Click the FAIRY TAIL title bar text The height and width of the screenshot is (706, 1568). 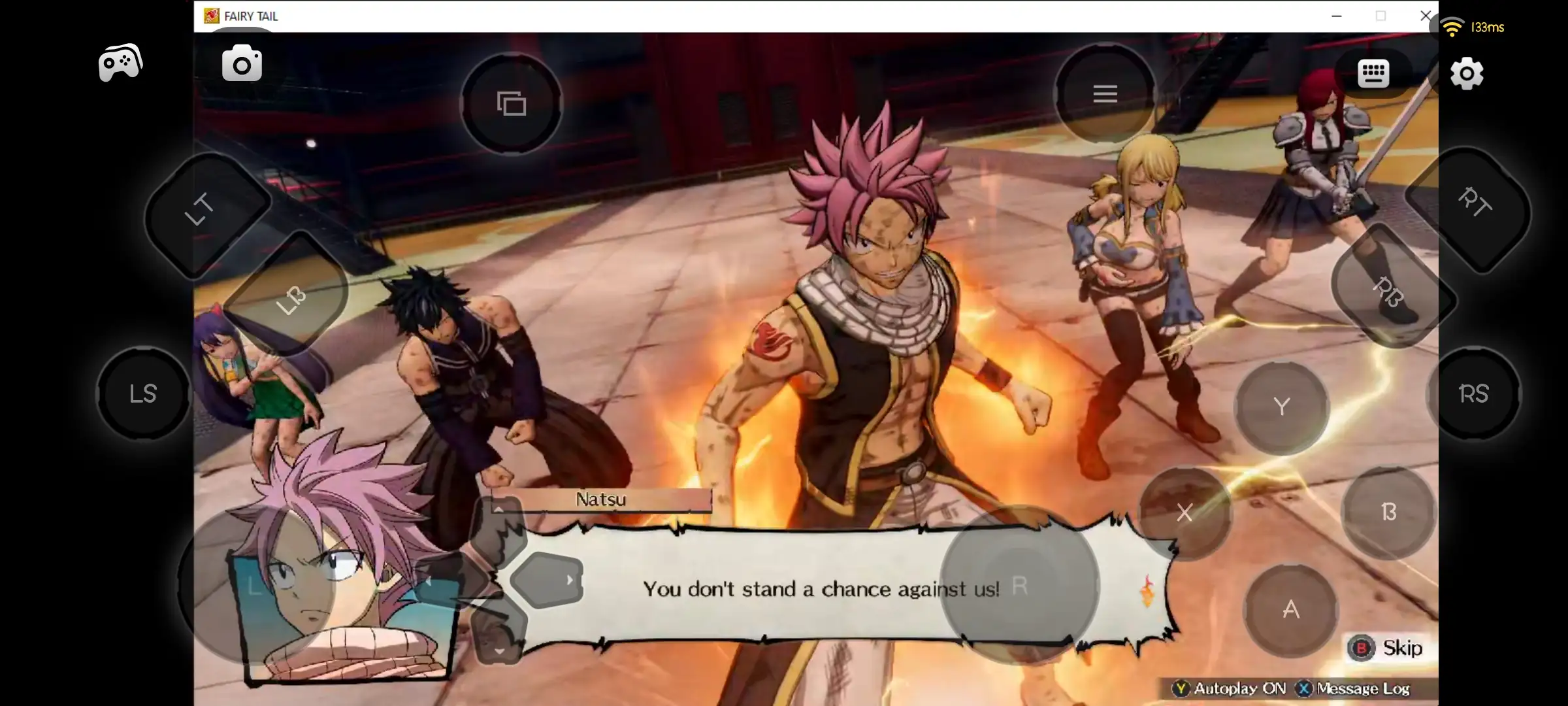(251, 16)
